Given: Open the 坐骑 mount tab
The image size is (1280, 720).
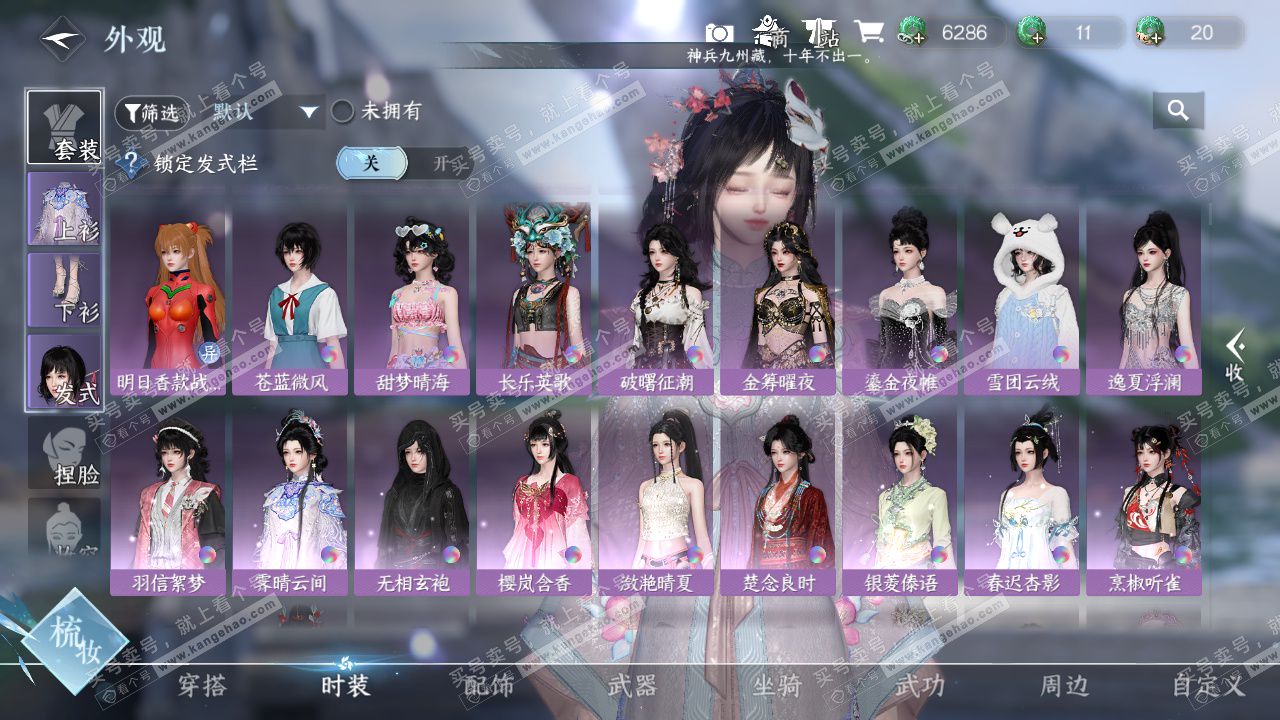Looking at the screenshot, I should click(x=777, y=686).
